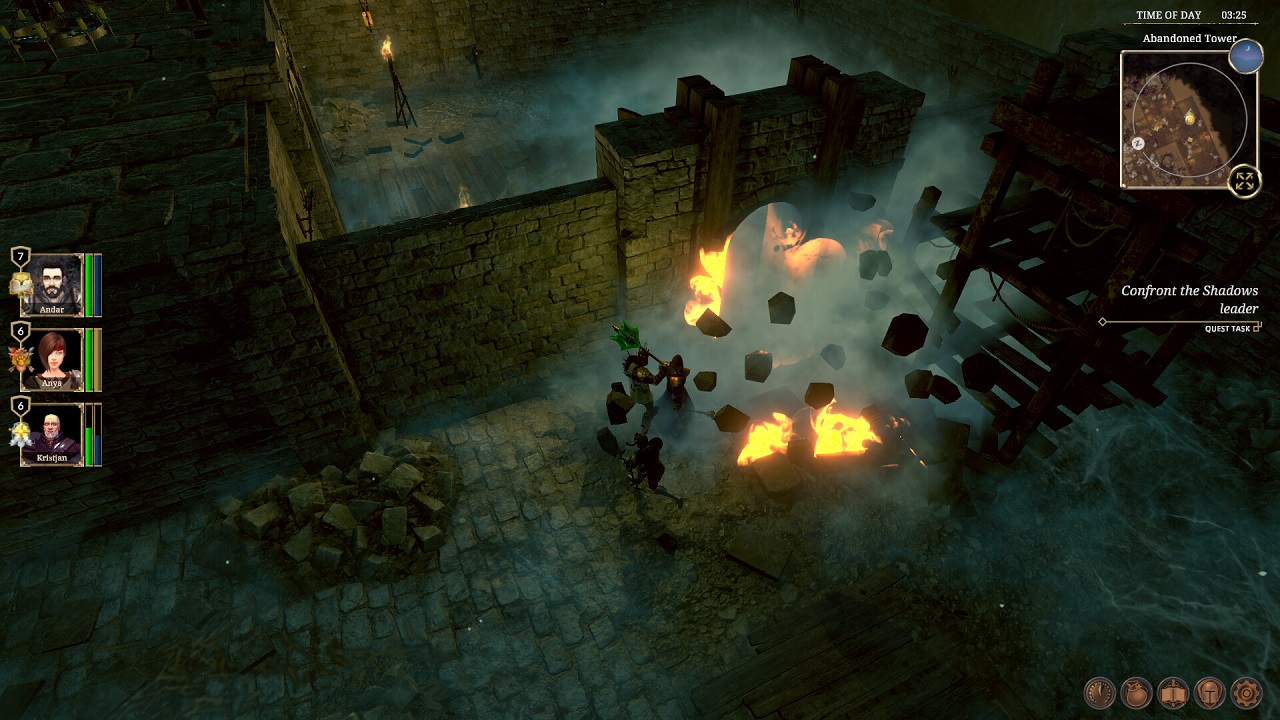The height and width of the screenshot is (720, 1280).
Task: Click the night moon time-of-day icon
Action: pyautogui.click(x=1246, y=56)
